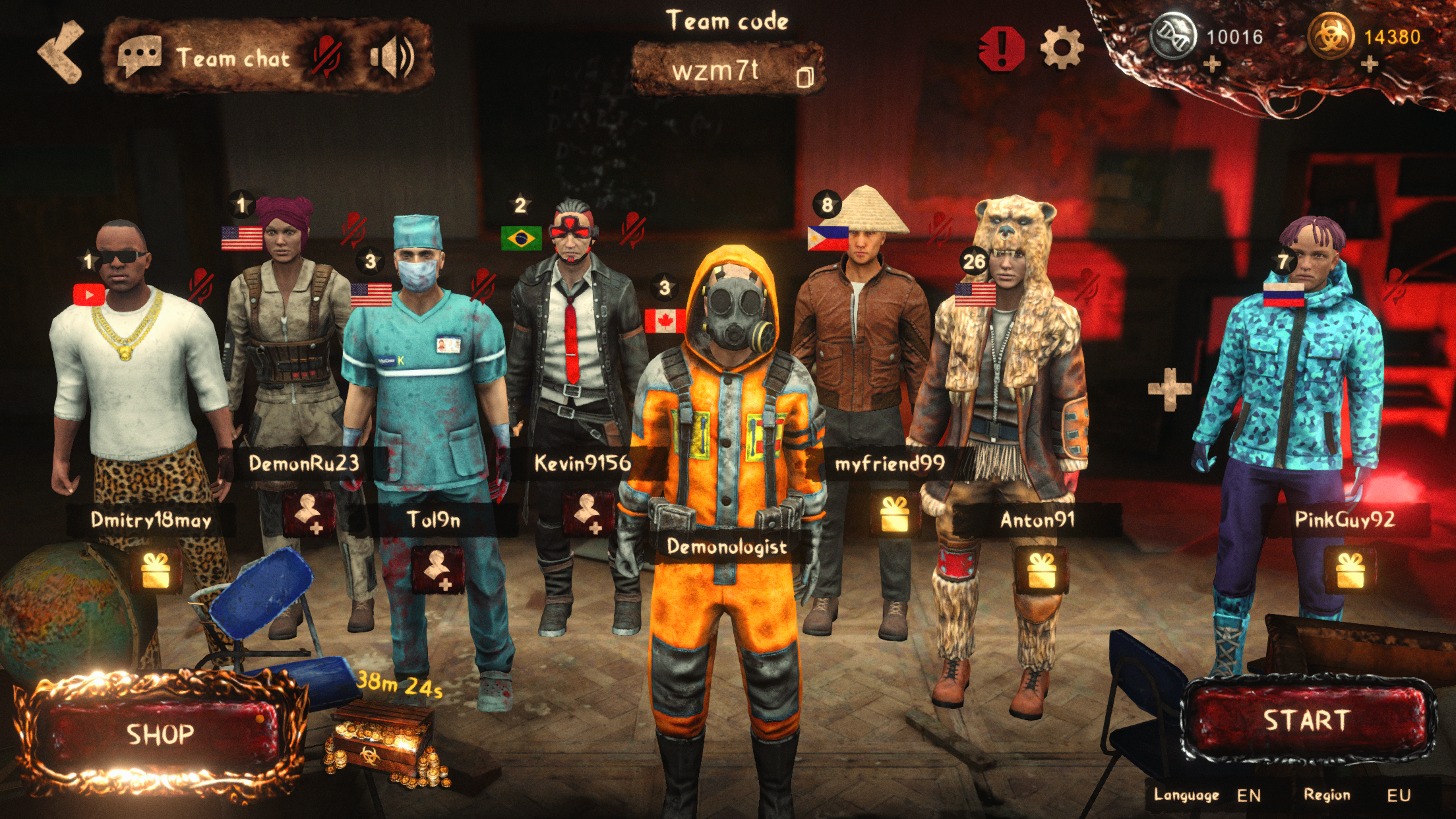The width and height of the screenshot is (1456, 819).
Task: Copy the team code wzm7t
Action: 806,76
